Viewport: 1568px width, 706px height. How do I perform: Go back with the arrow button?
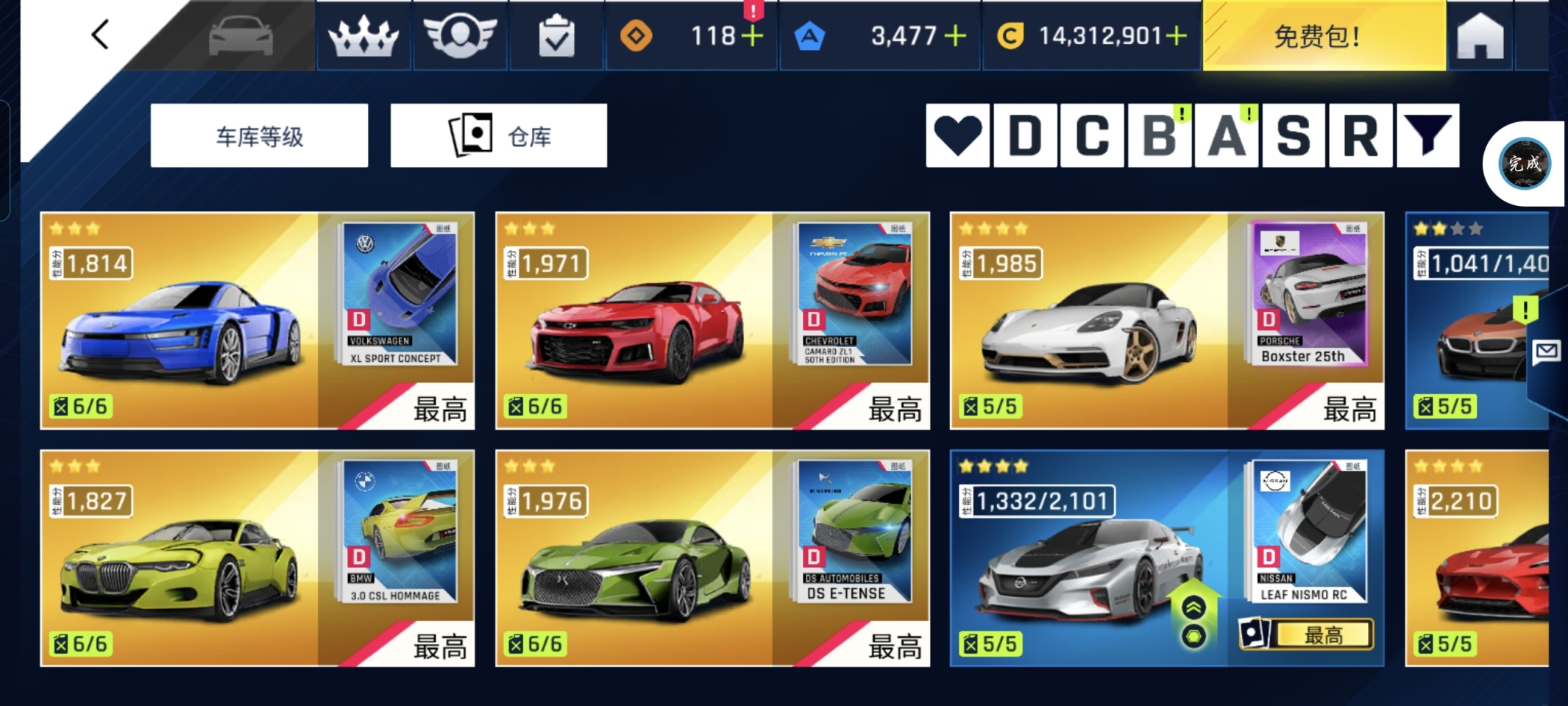click(100, 35)
